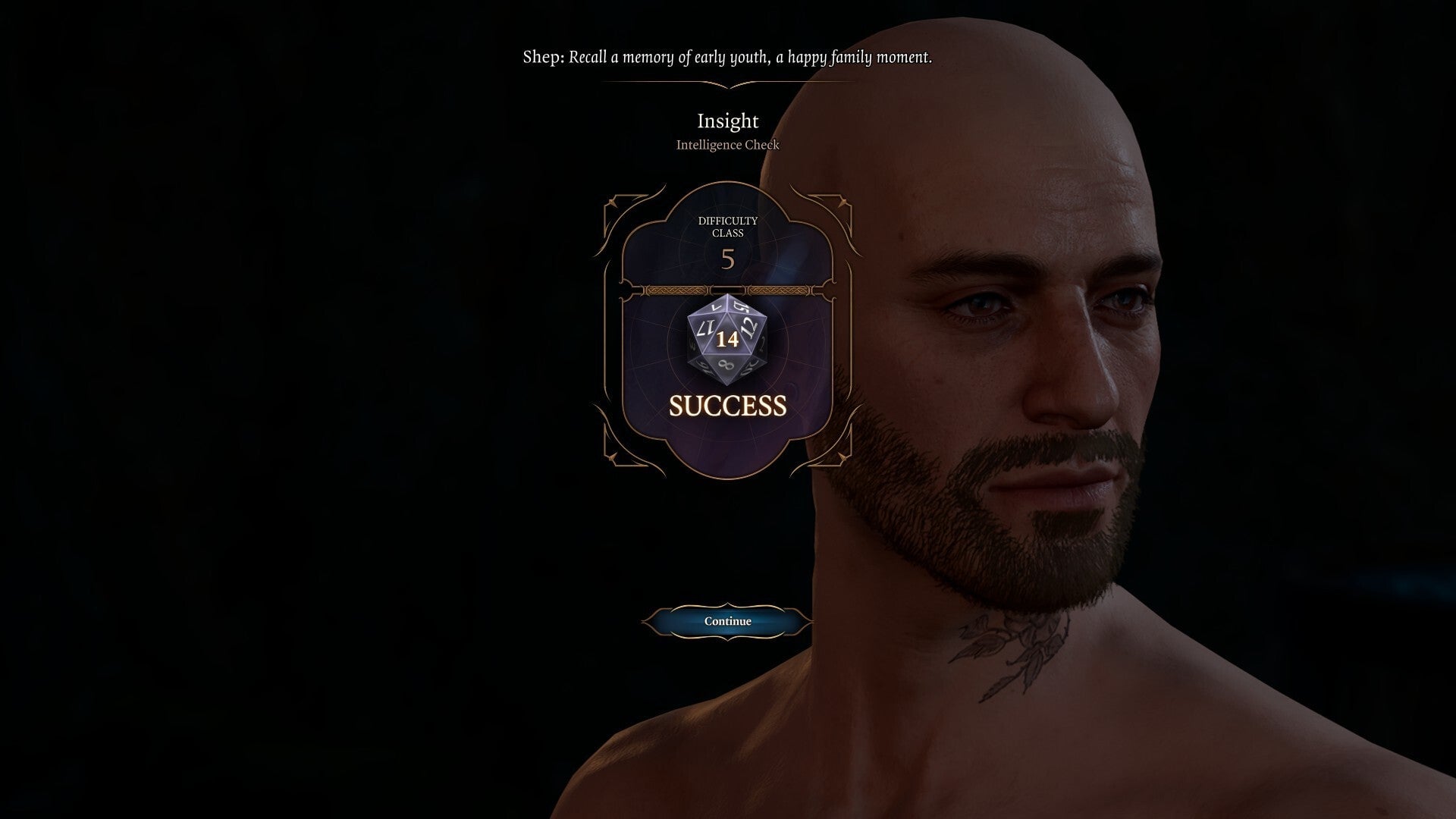
Task: Click the separator line under Shep's dialogue
Action: (727, 83)
